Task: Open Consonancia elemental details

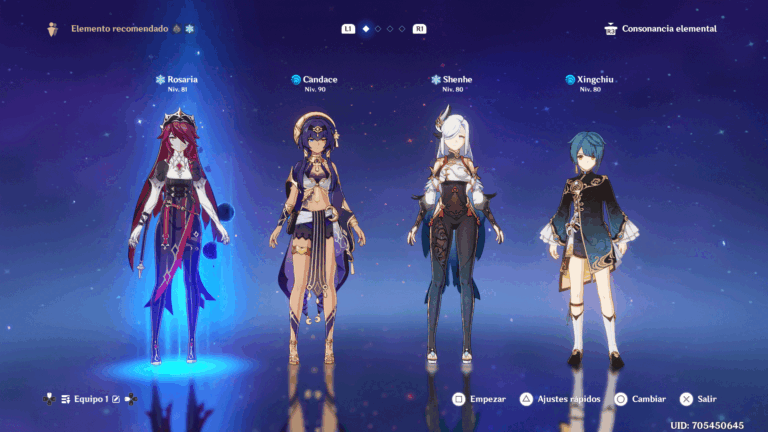Action: [661, 29]
